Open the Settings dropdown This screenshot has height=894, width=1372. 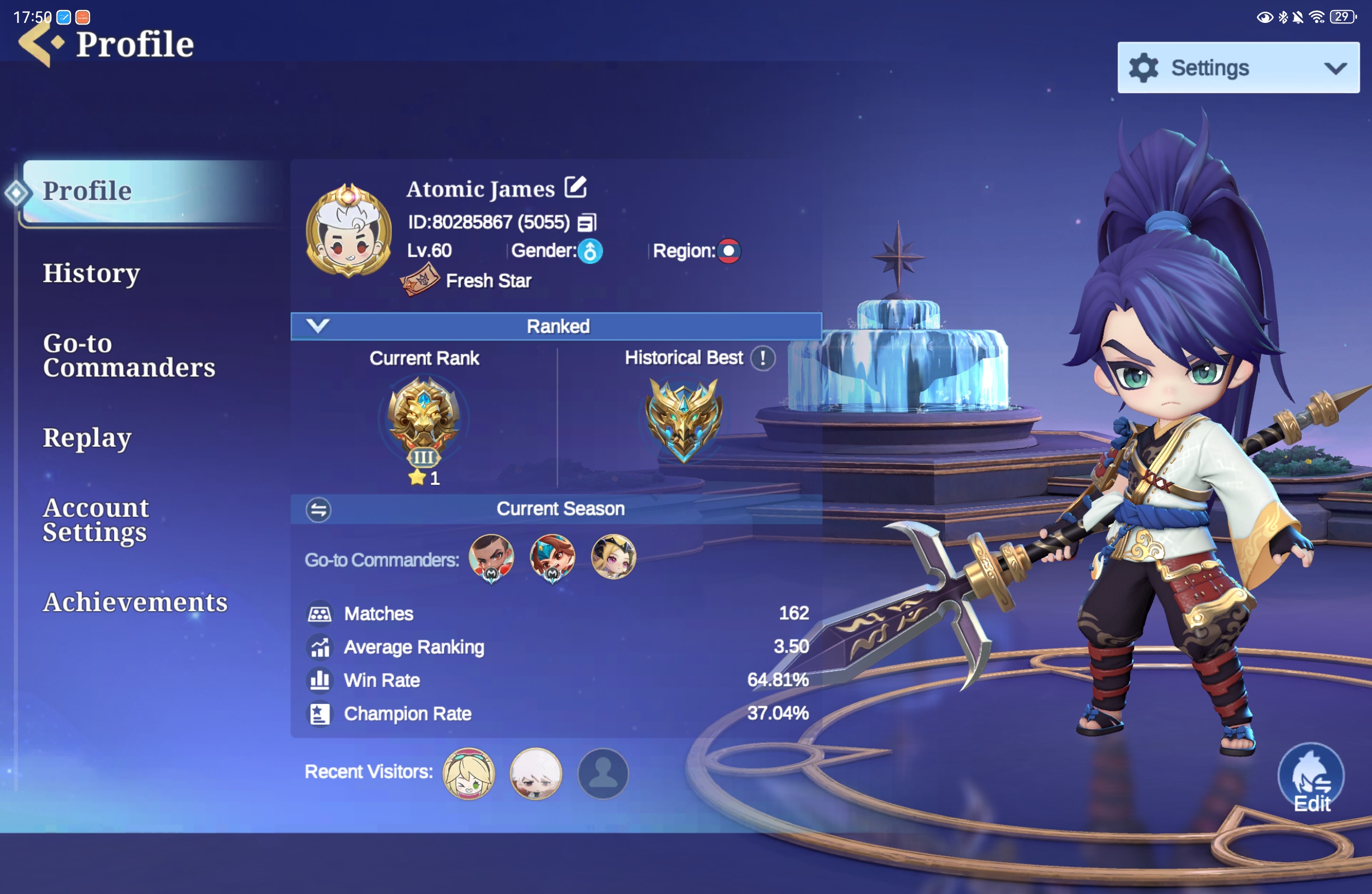1238,68
